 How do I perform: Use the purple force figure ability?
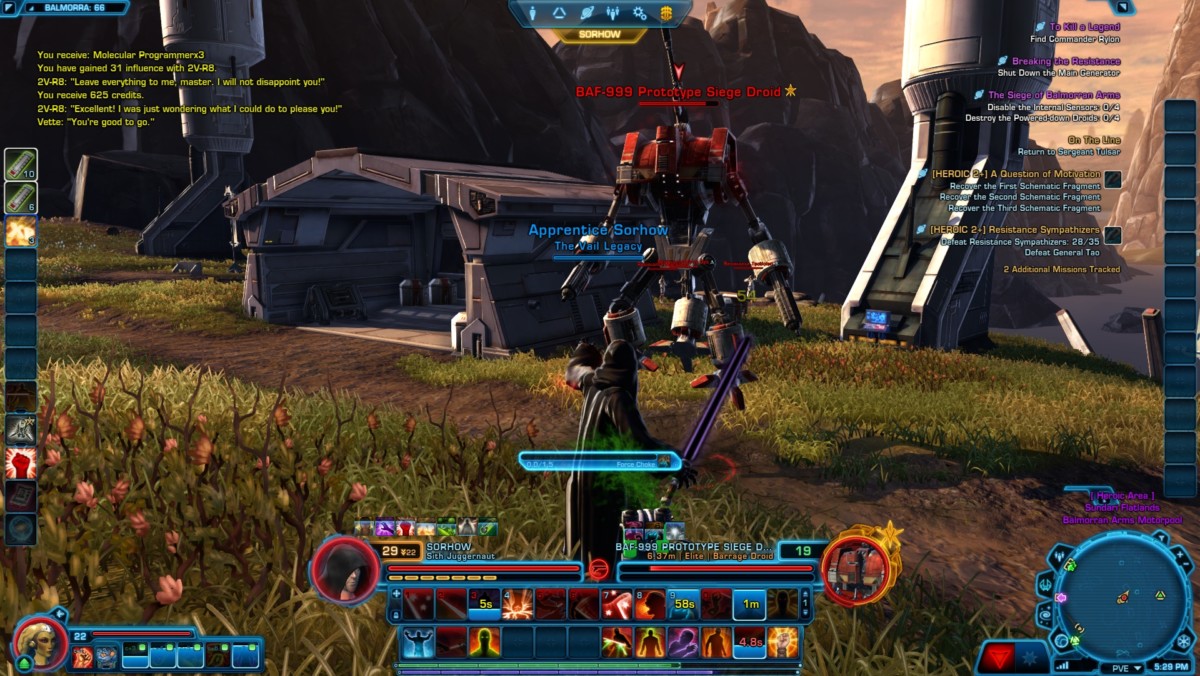pos(683,641)
